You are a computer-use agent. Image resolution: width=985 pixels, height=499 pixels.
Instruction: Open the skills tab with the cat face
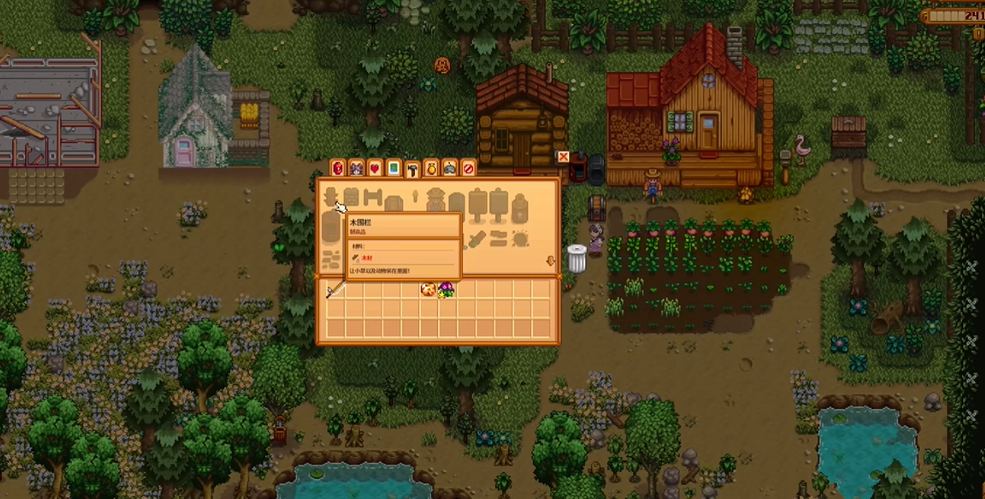point(356,168)
